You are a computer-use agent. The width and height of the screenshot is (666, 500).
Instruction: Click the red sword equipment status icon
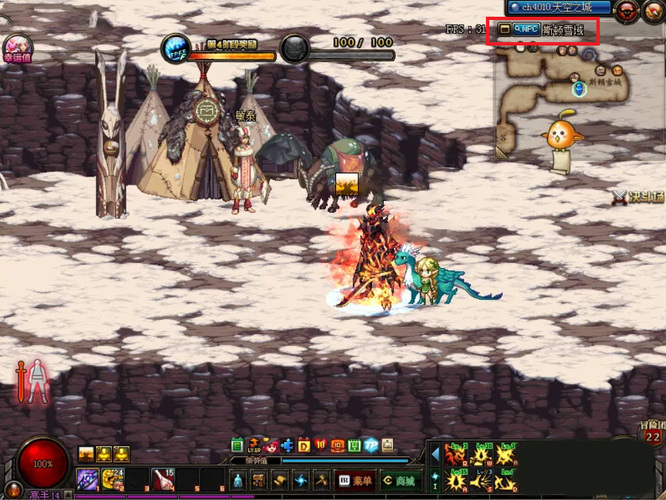(19, 380)
